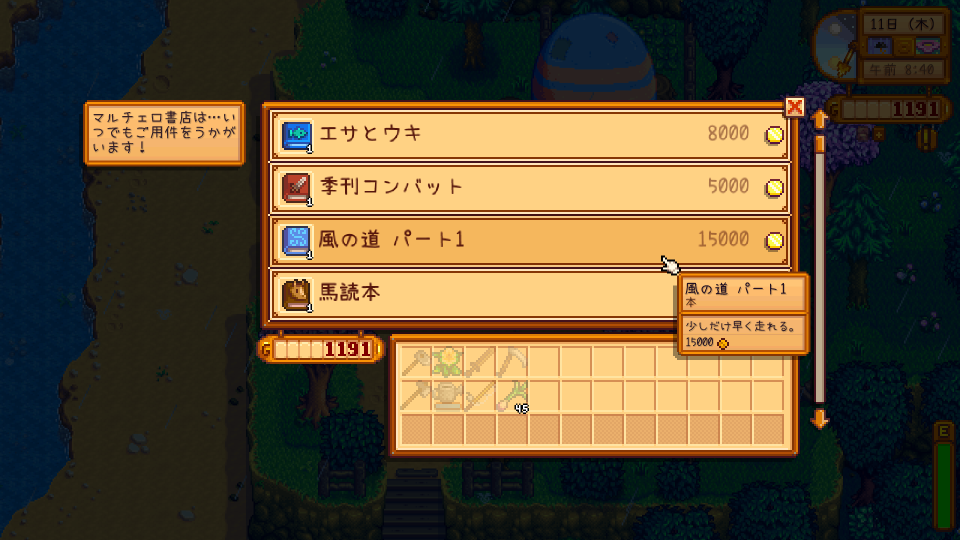Click the shop list scrollbar handle
The height and width of the screenshot is (540, 960).
click(x=819, y=147)
